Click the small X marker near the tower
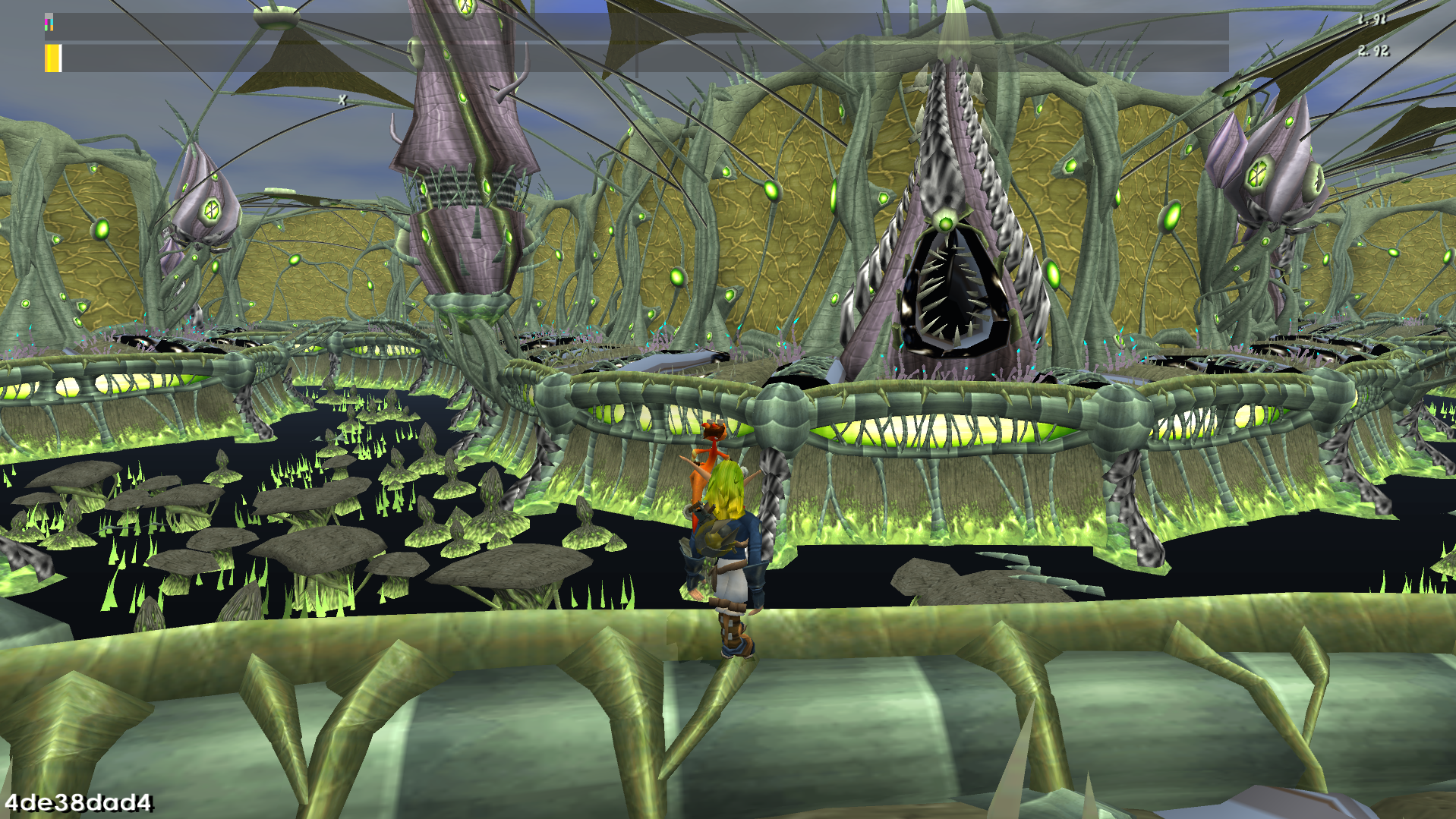The height and width of the screenshot is (819, 1456). coord(342,98)
